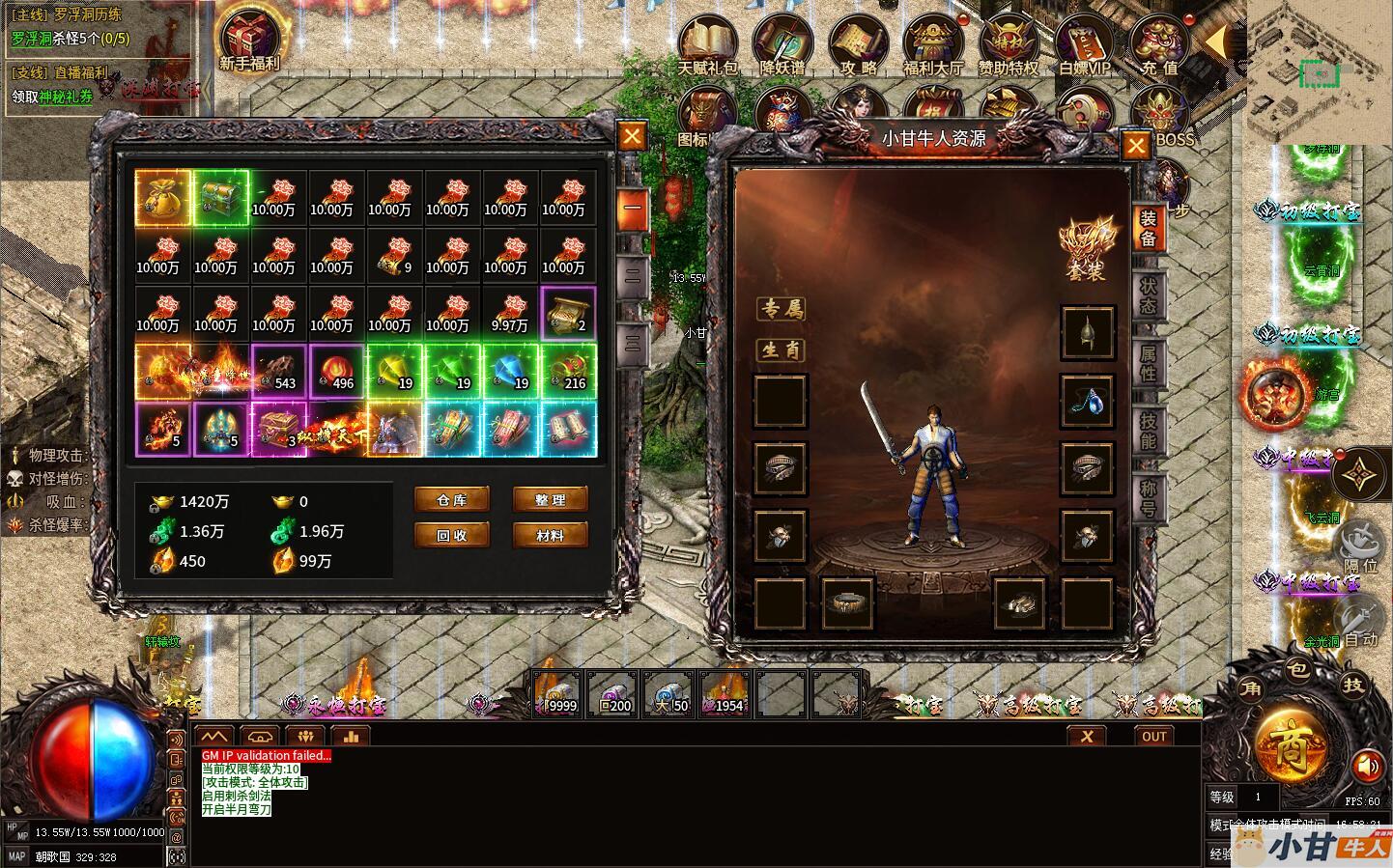Show the 技能 skills tab

click(1148, 431)
